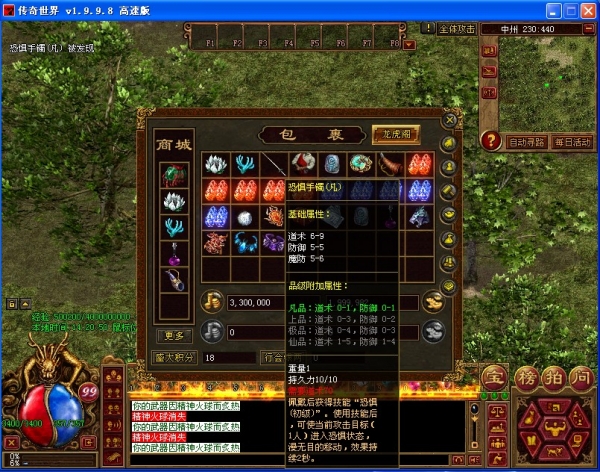This screenshot has width=600, height=472.
Task: Open the 龙虎阁 tab button
Action: coord(395,134)
